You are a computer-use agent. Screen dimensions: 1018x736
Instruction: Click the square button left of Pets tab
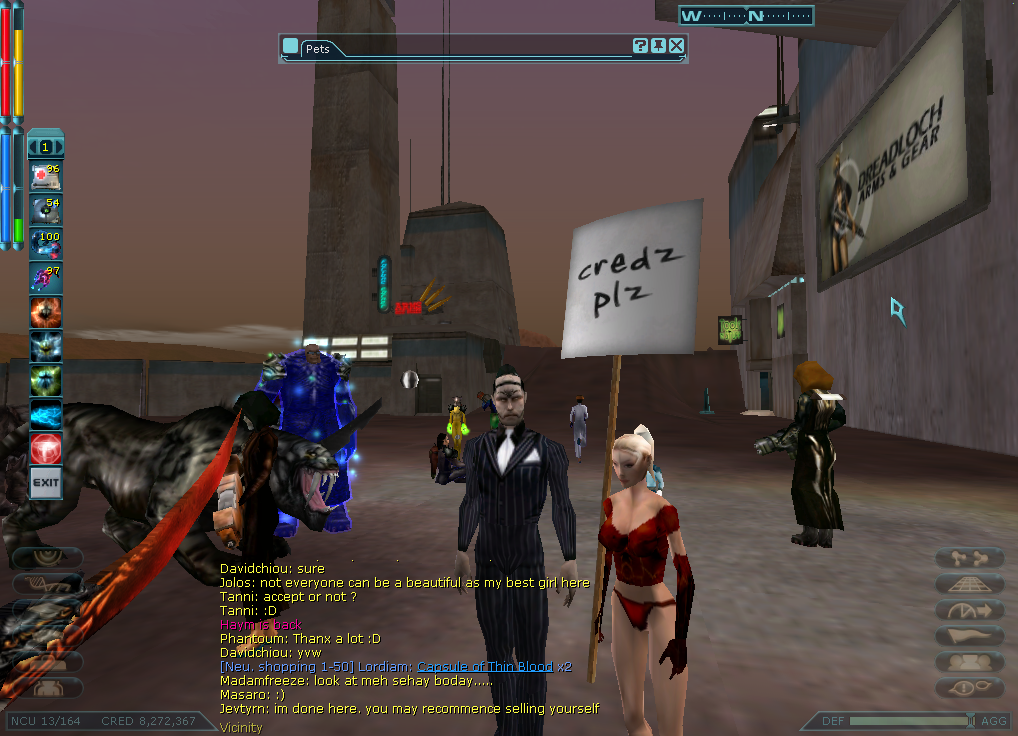tap(290, 46)
